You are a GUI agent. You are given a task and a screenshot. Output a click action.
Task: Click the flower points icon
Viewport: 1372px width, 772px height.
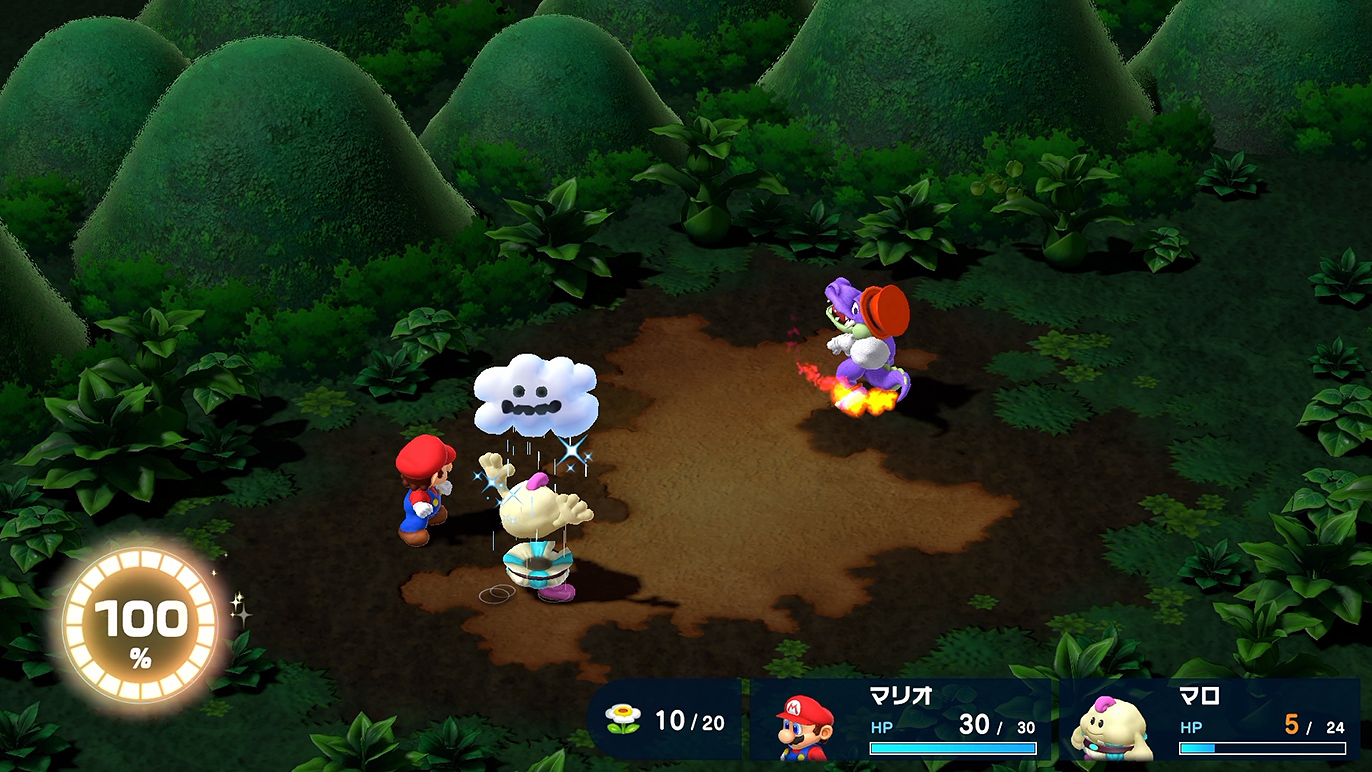point(623,719)
